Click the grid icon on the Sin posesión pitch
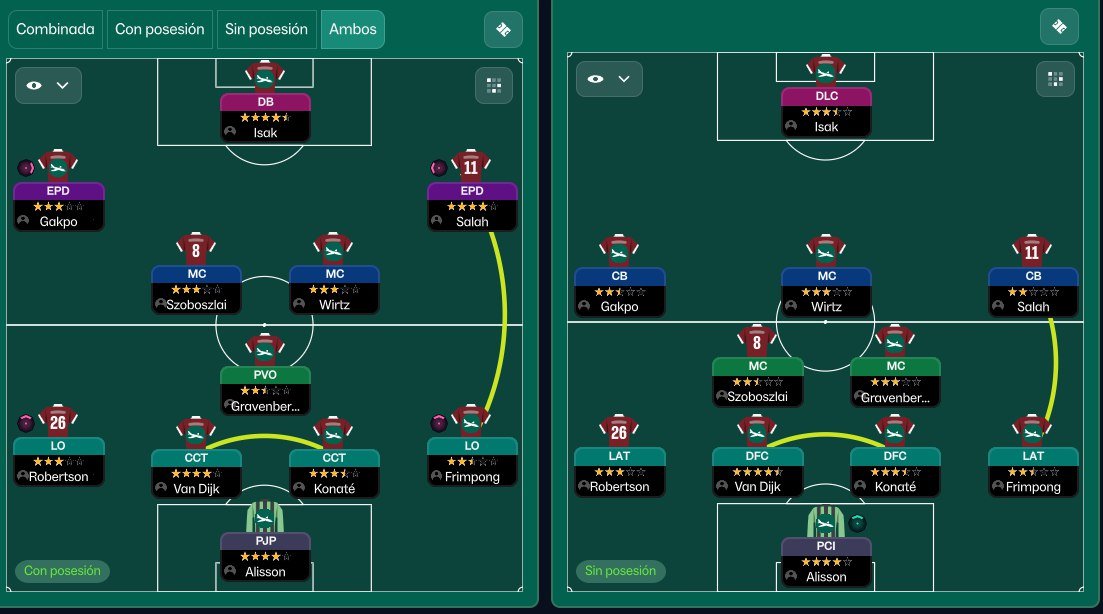1103x614 pixels. pos(1054,79)
